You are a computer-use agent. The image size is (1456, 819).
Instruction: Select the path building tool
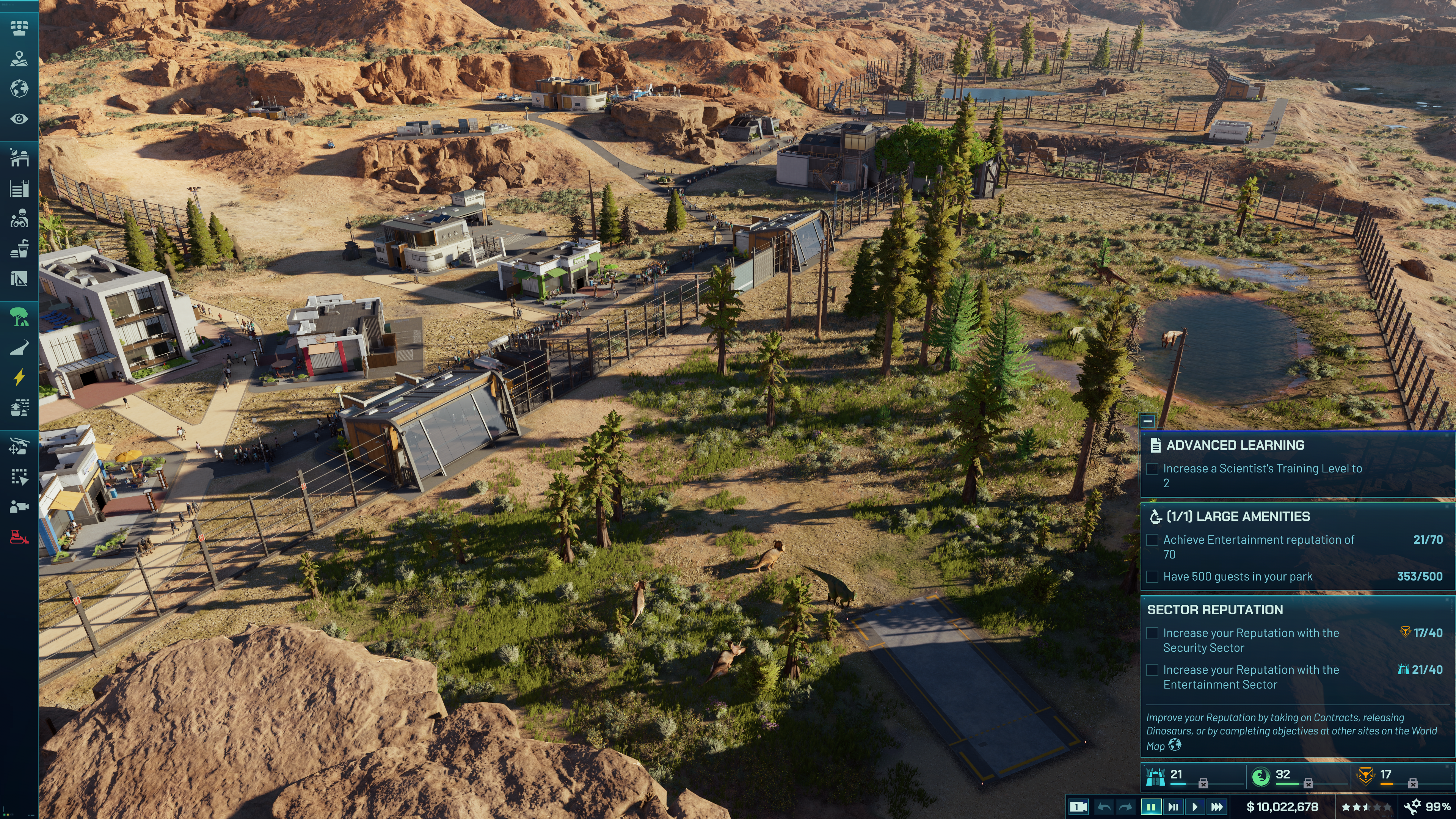[x=19, y=347]
